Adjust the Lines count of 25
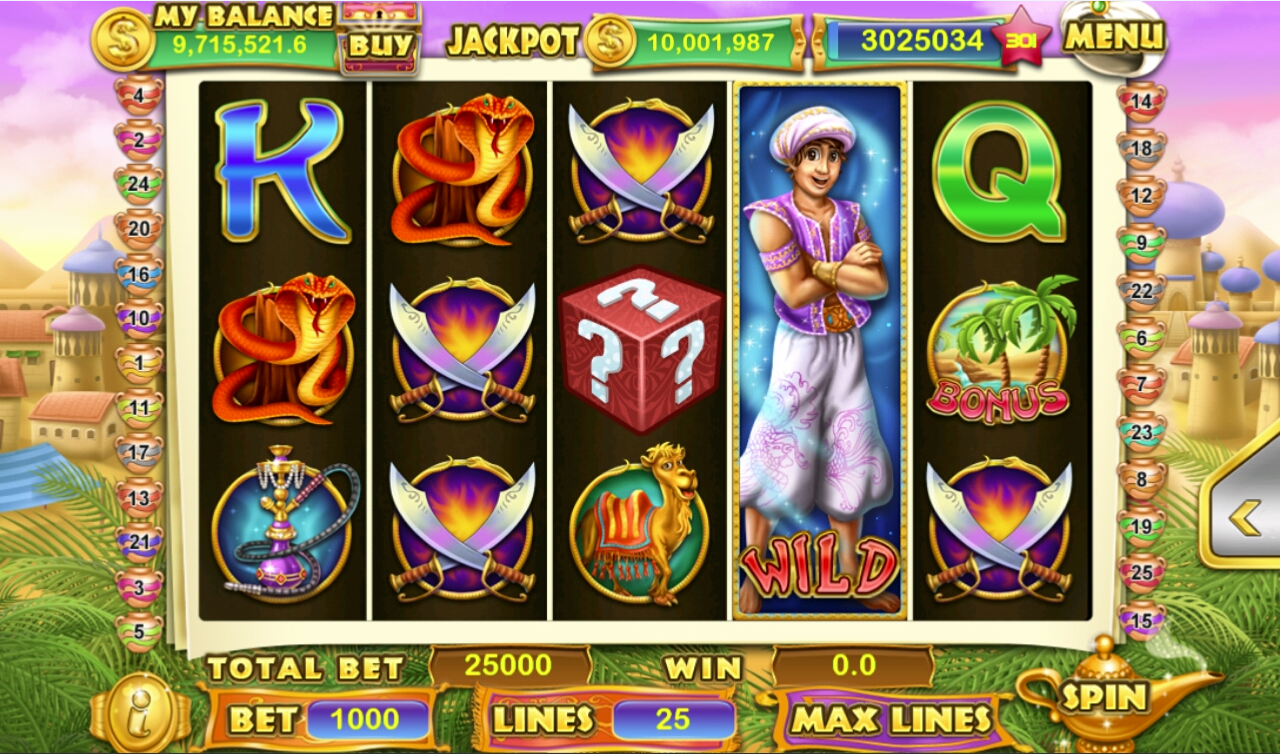The image size is (1280, 754). pyautogui.click(x=672, y=719)
